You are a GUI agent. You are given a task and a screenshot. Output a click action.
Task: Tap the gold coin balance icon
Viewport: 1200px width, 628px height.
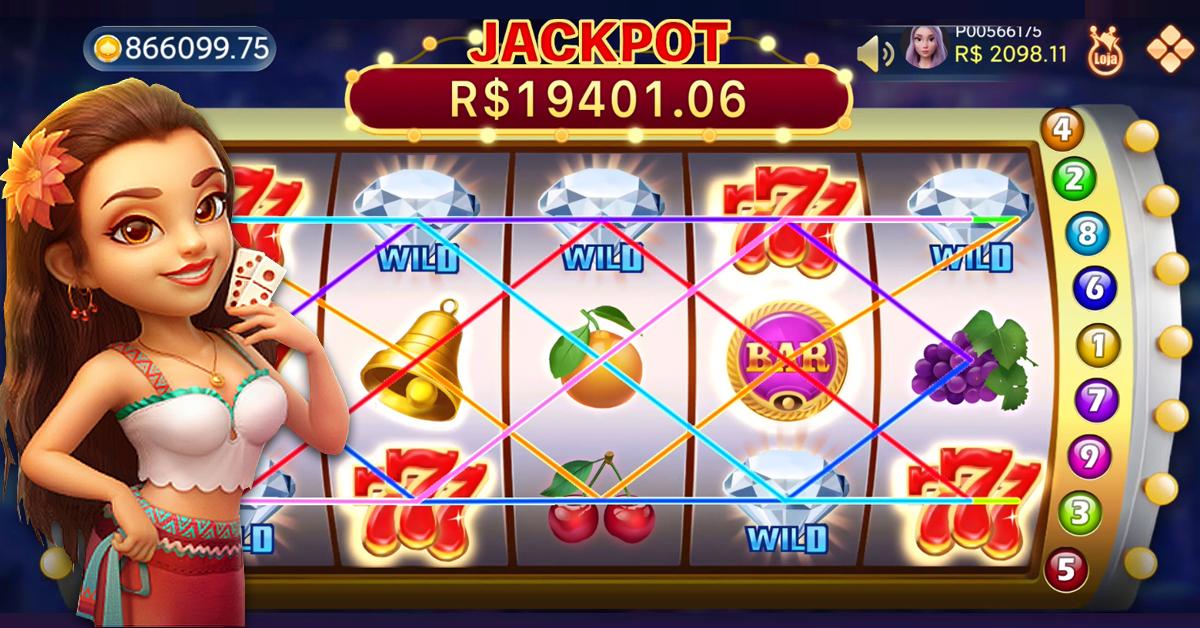[x=108, y=49]
